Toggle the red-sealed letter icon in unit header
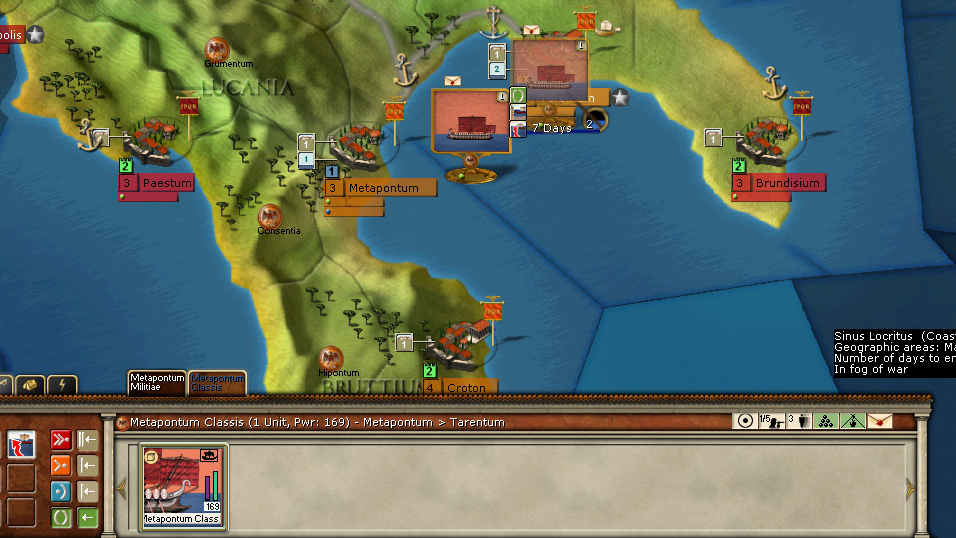Image resolution: width=956 pixels, height=538 pixels. pyautogui.click(x=880, y=421)
